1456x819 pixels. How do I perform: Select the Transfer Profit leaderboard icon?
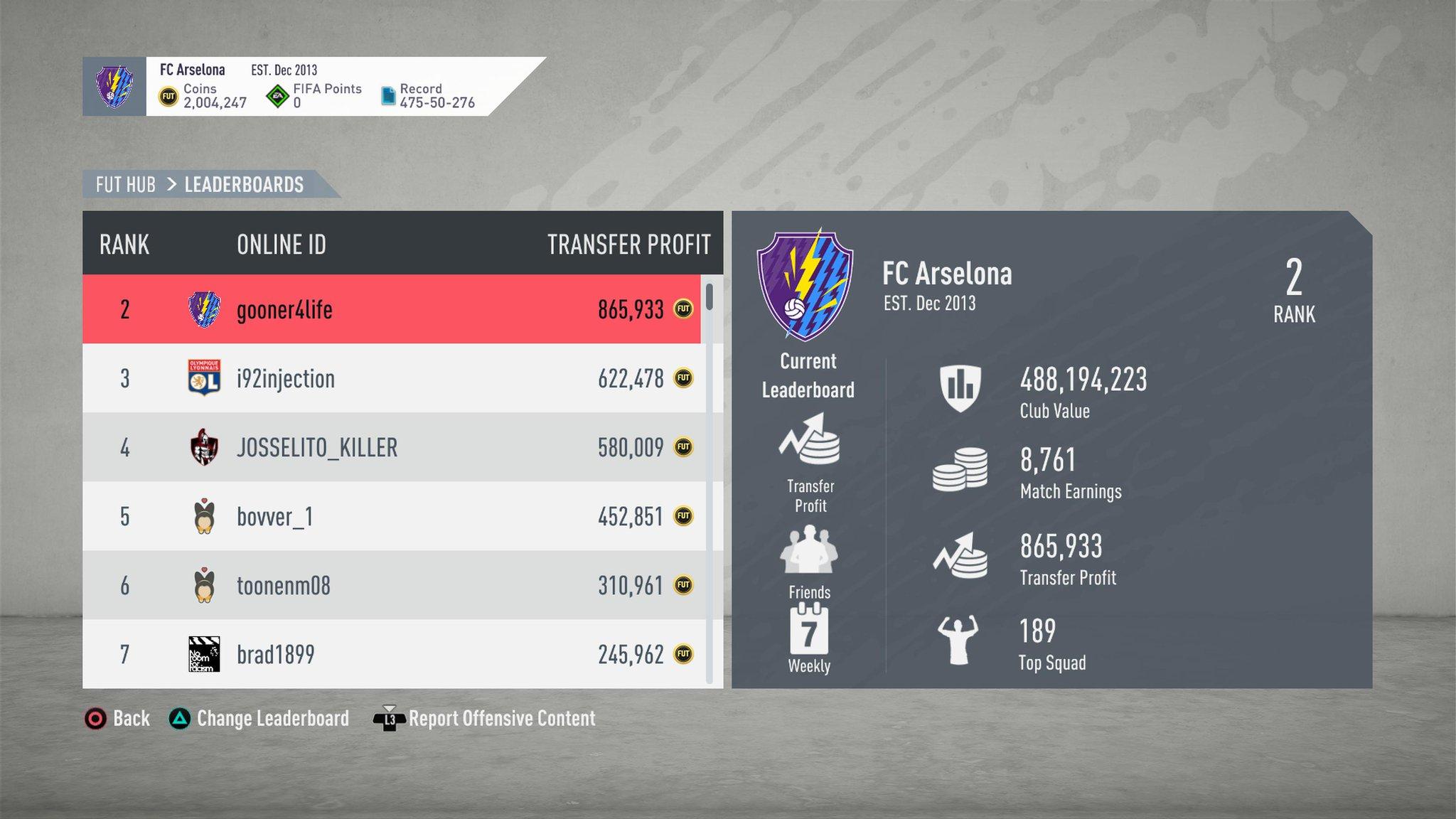point(809,441)
